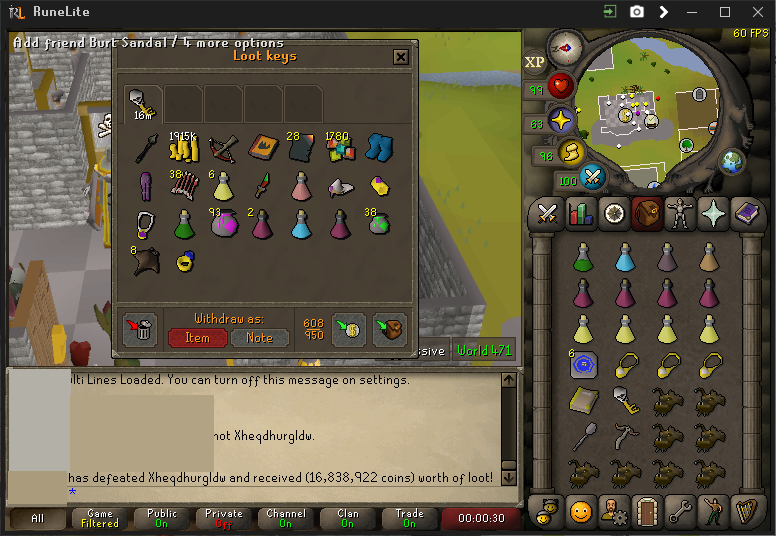This screenshot has height=536, width=776.
Task: Send loot to bank with coin button
Action: tap(349, 329)
